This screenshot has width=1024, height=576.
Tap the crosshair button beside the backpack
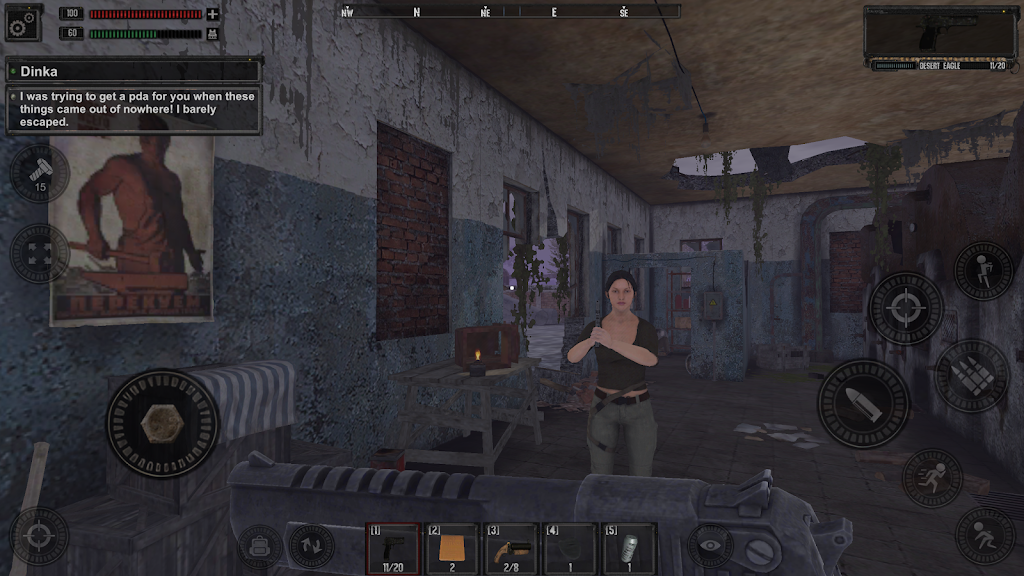[x=40, y=536]
